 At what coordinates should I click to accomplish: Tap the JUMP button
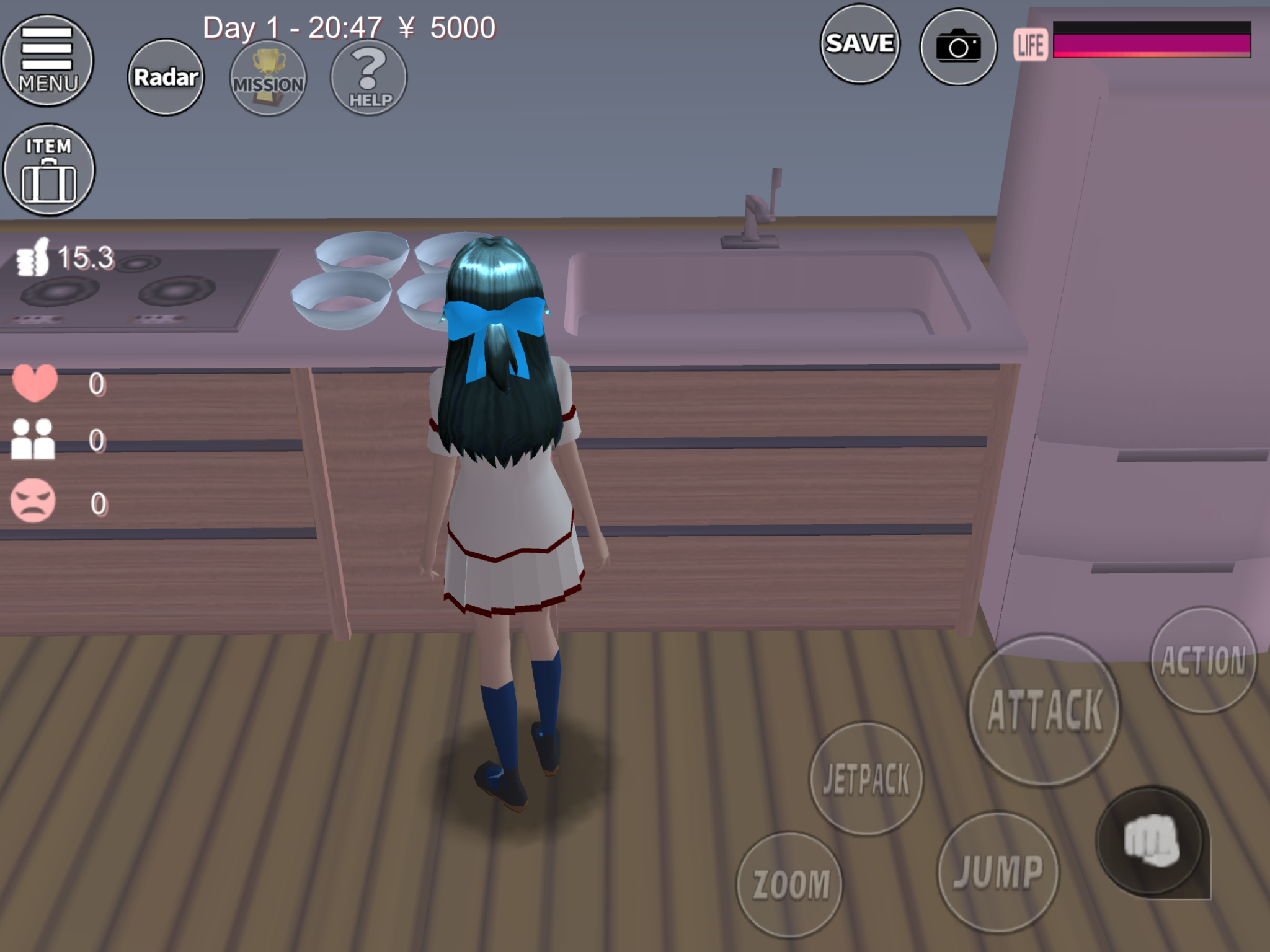[x=998, y=871]
